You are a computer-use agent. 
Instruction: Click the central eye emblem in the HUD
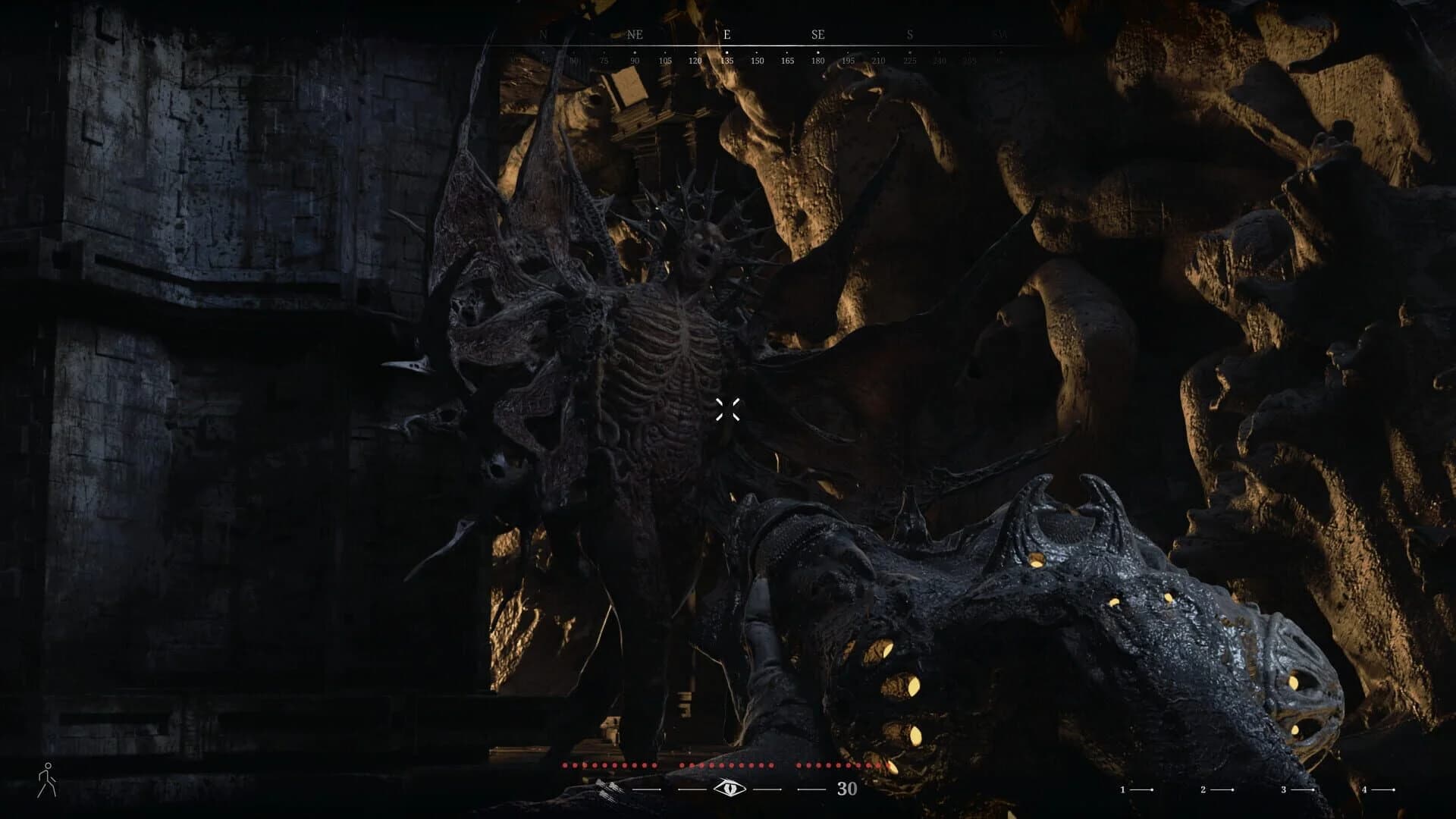click(730, 789)
